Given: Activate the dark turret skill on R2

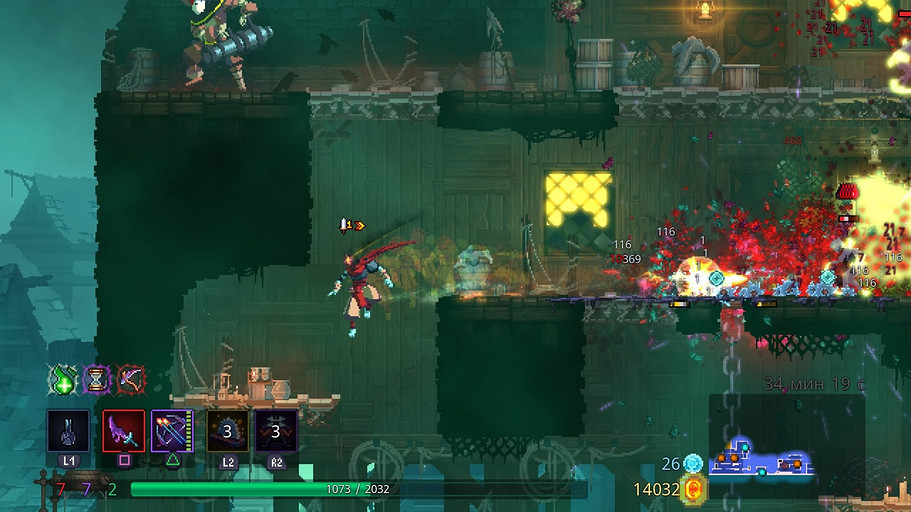Looking at the screenshot, I should pos(275,431).
